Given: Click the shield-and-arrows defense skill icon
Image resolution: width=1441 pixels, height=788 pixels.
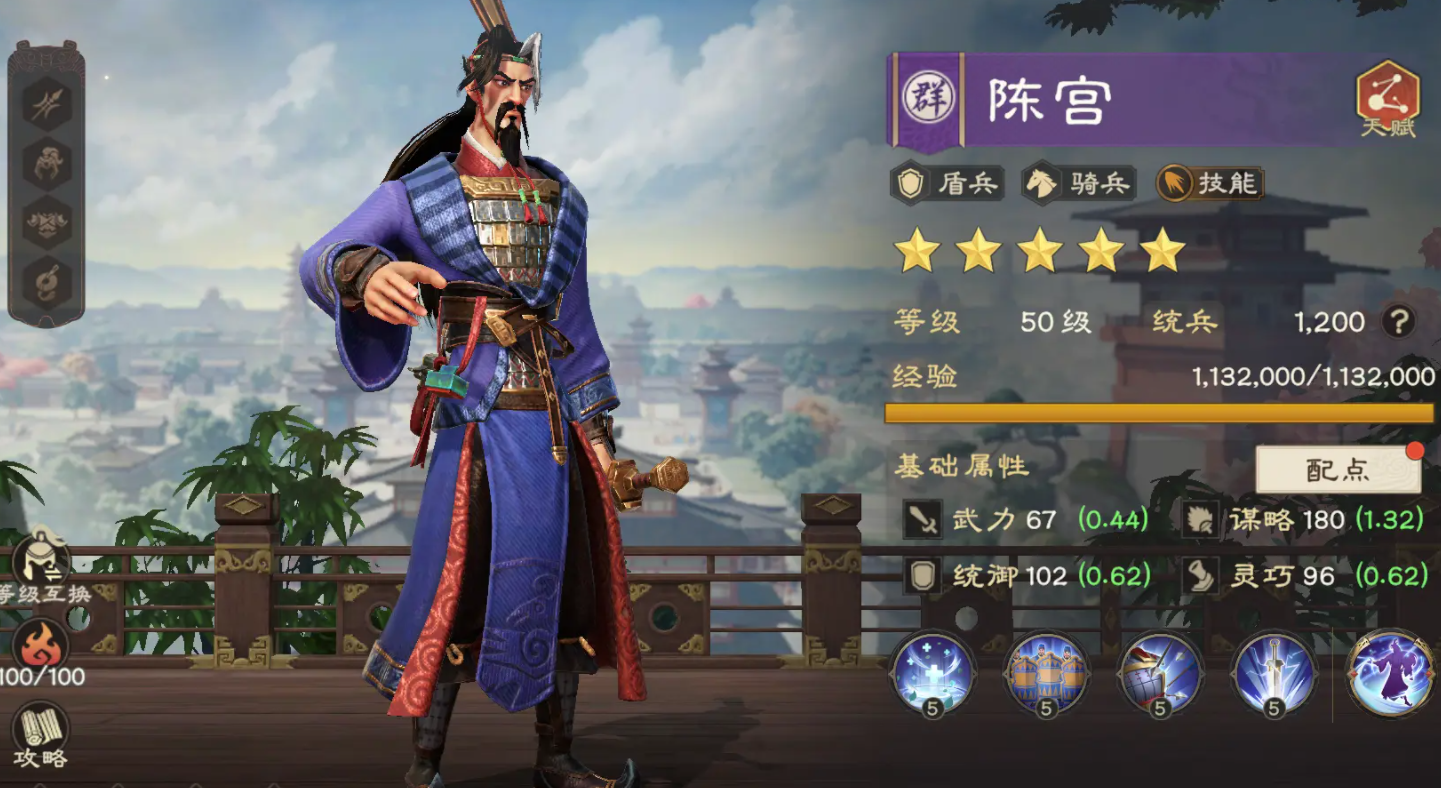Looking at the screenshot, I should pos(1162,674).
